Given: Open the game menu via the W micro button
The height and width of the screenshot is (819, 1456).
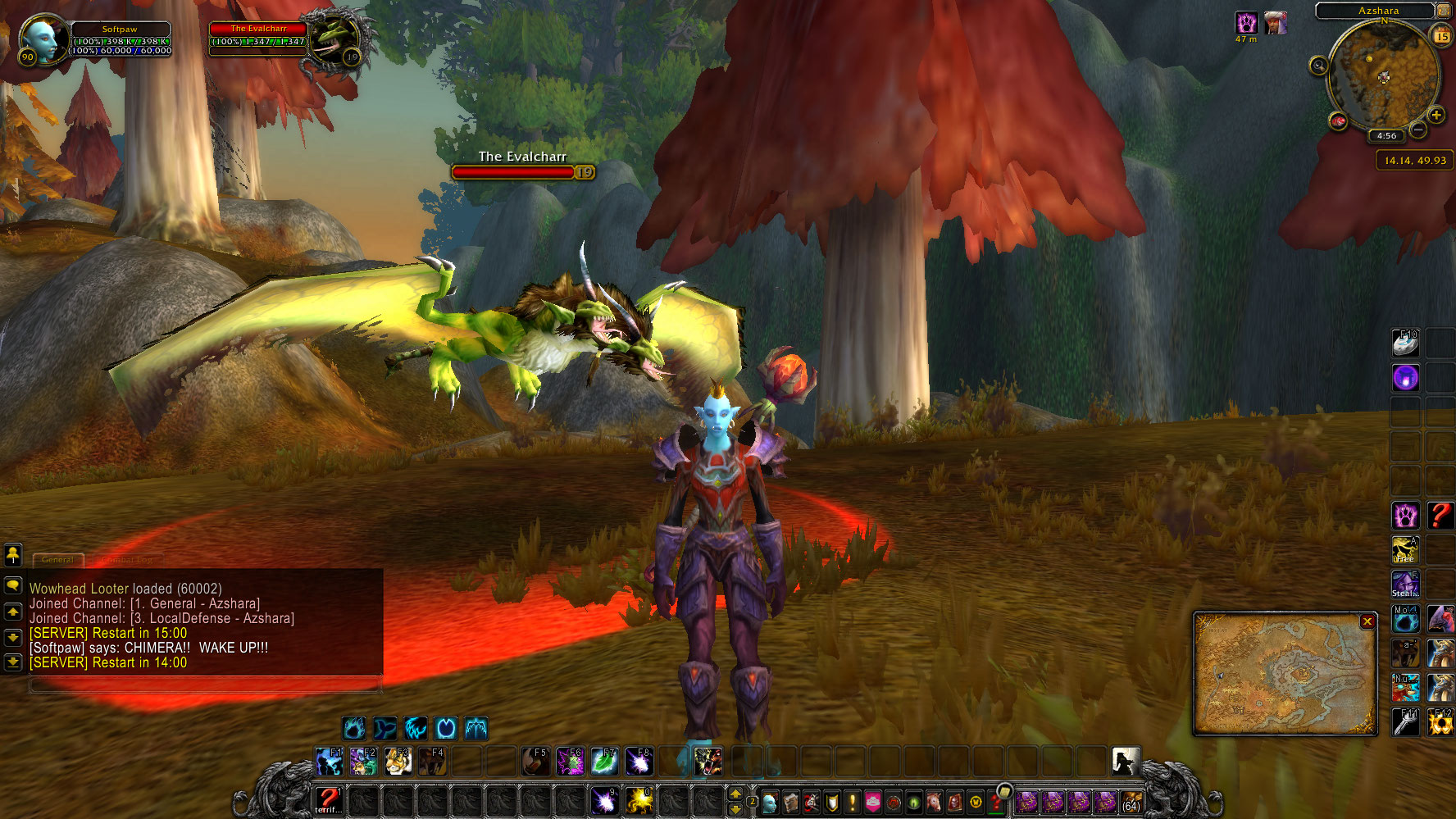Looking at the screenshot, I should (976, 802).
